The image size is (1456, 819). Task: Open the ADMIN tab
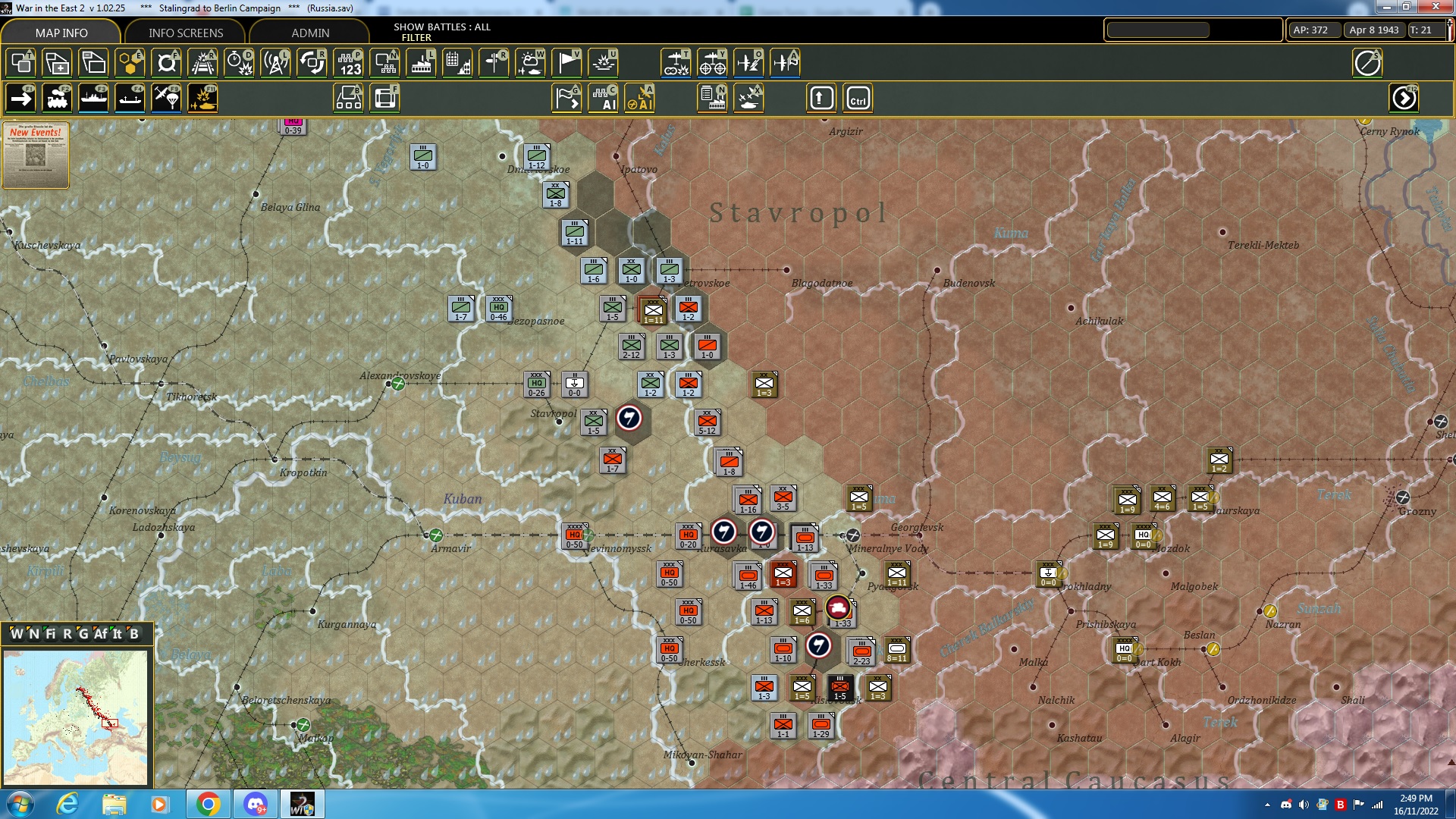312,33
